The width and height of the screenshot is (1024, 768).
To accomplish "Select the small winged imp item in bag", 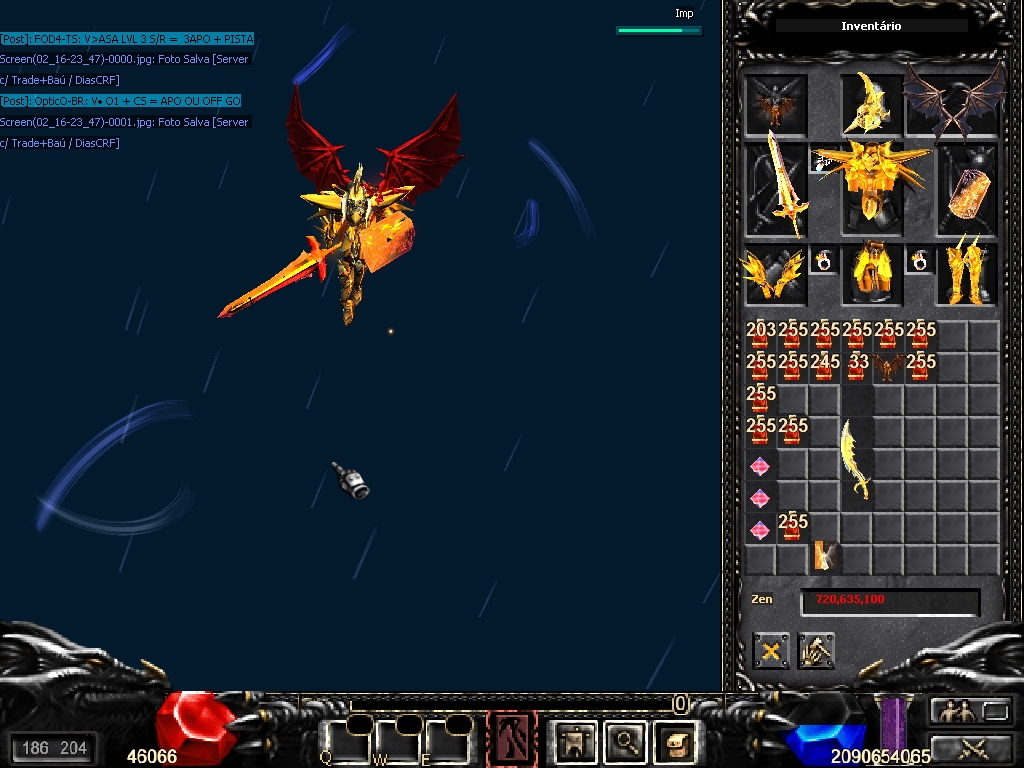I will pyautogui.click(x=888, y=368).
